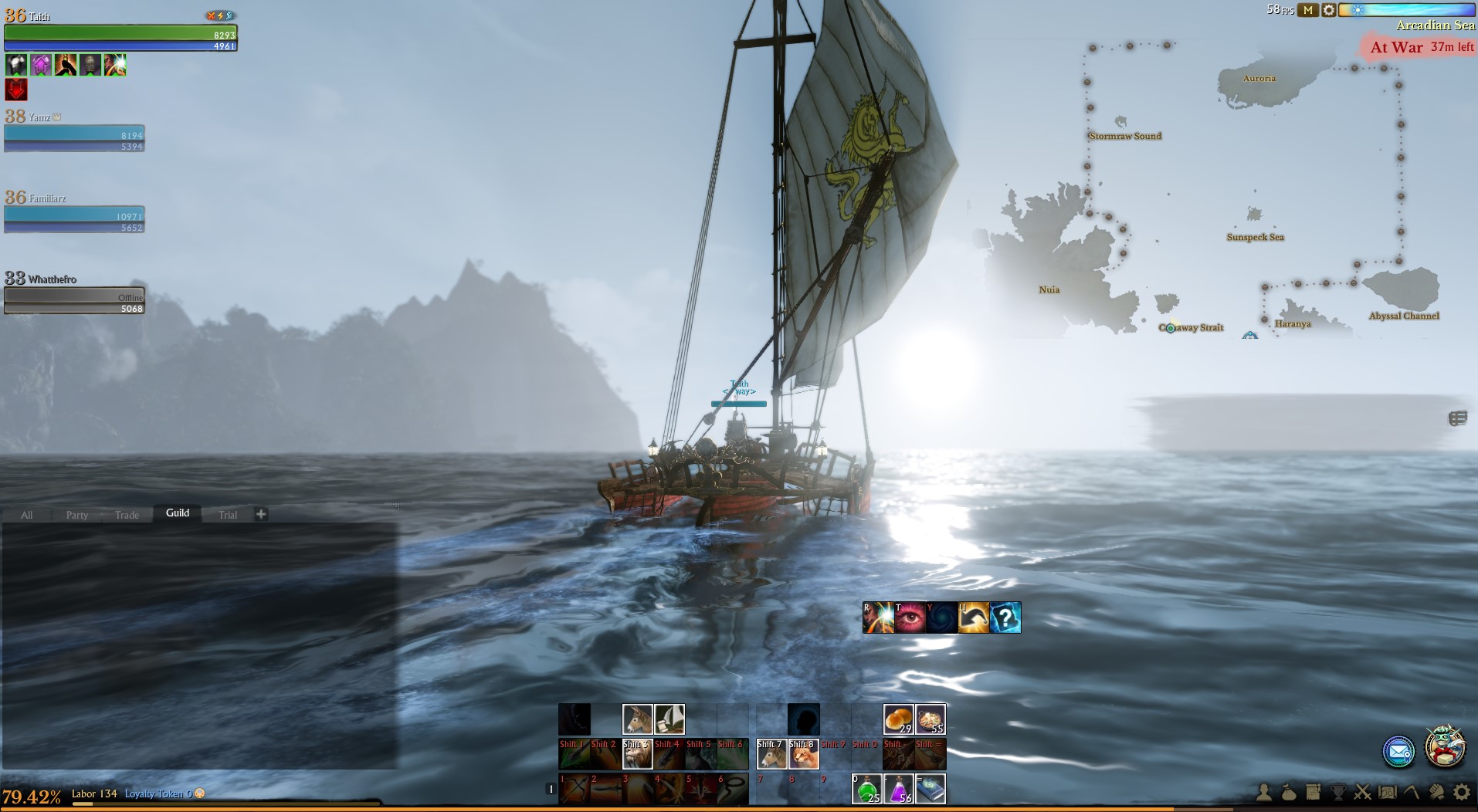Open the character silhouette menu
The height and width of the screenshot is (812, 1478).
tap(1264, 792)
